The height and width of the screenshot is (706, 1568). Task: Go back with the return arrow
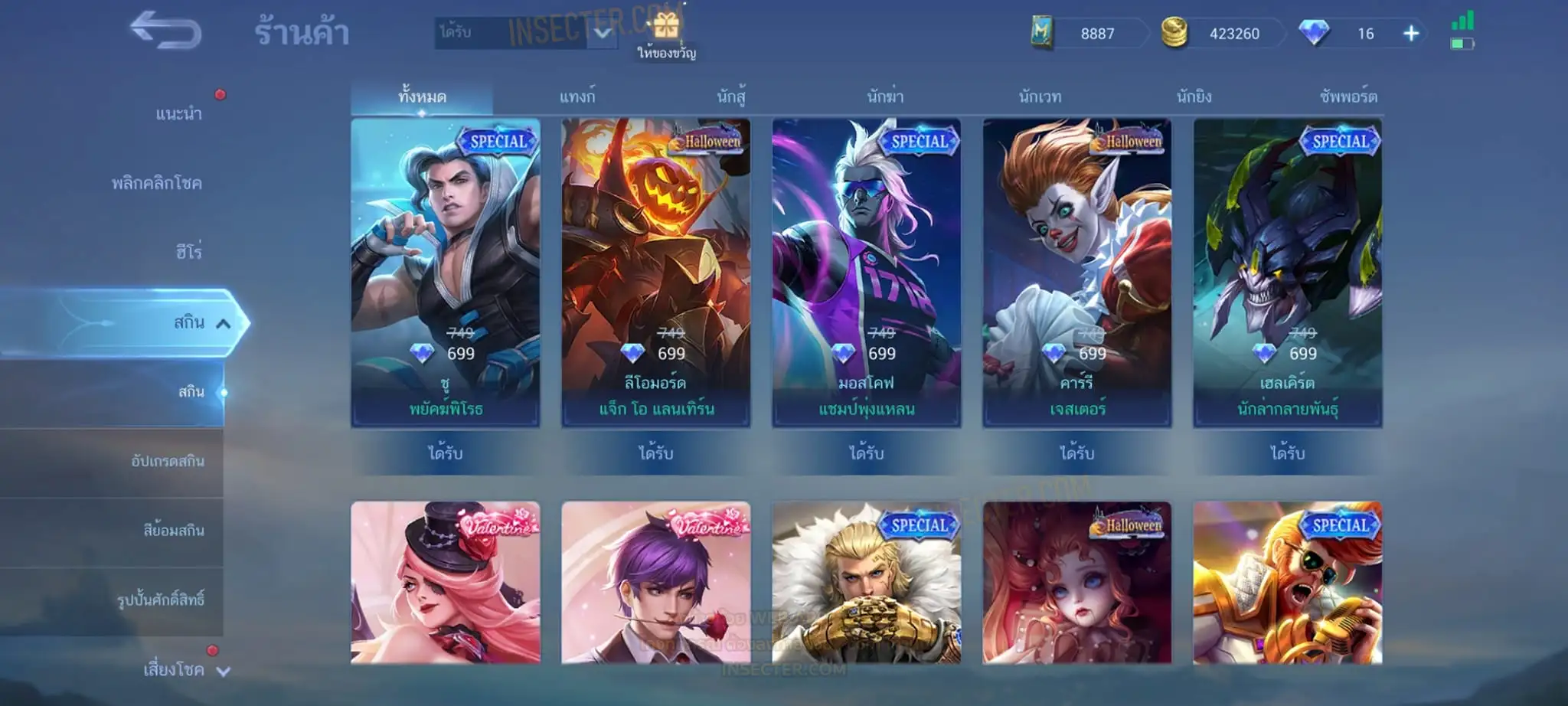tap(165, 31)
